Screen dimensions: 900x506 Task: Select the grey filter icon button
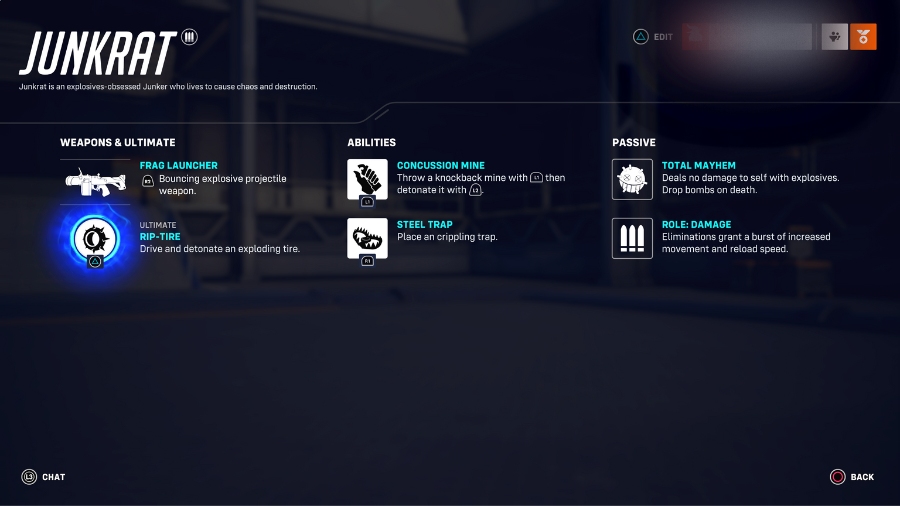(x=835, y=37)
